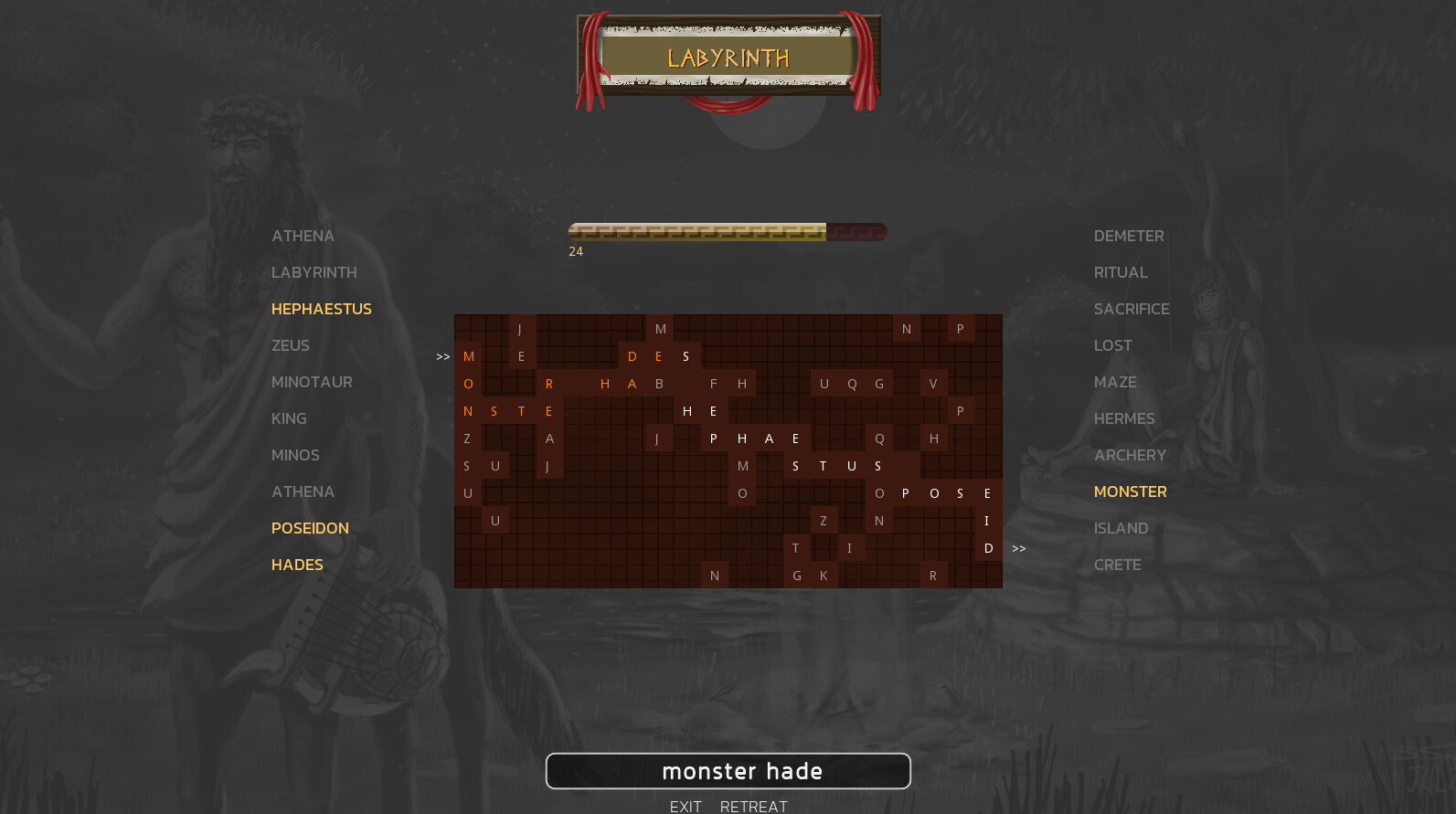Click the progress bar showing 24
Viewport: 1456px width, 814px height.
728,232
